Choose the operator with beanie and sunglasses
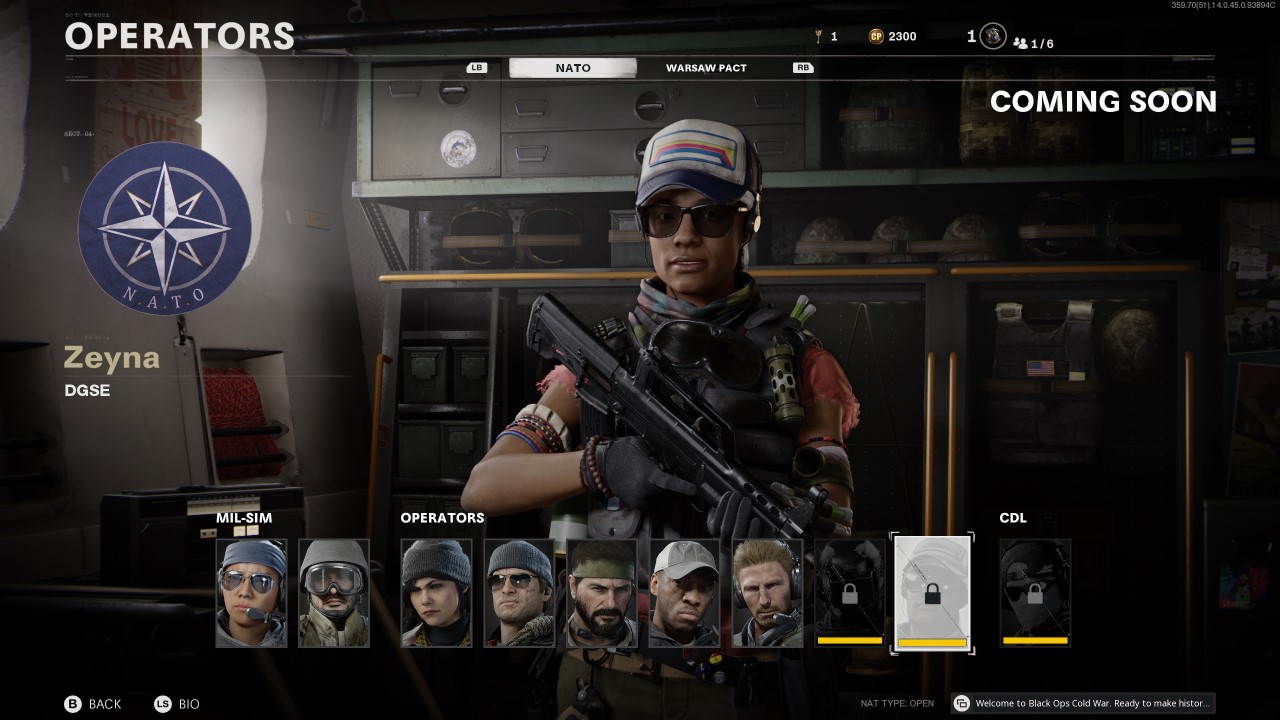The height and width of the screenshot is (720, 1280). click(x=519, y=593)
